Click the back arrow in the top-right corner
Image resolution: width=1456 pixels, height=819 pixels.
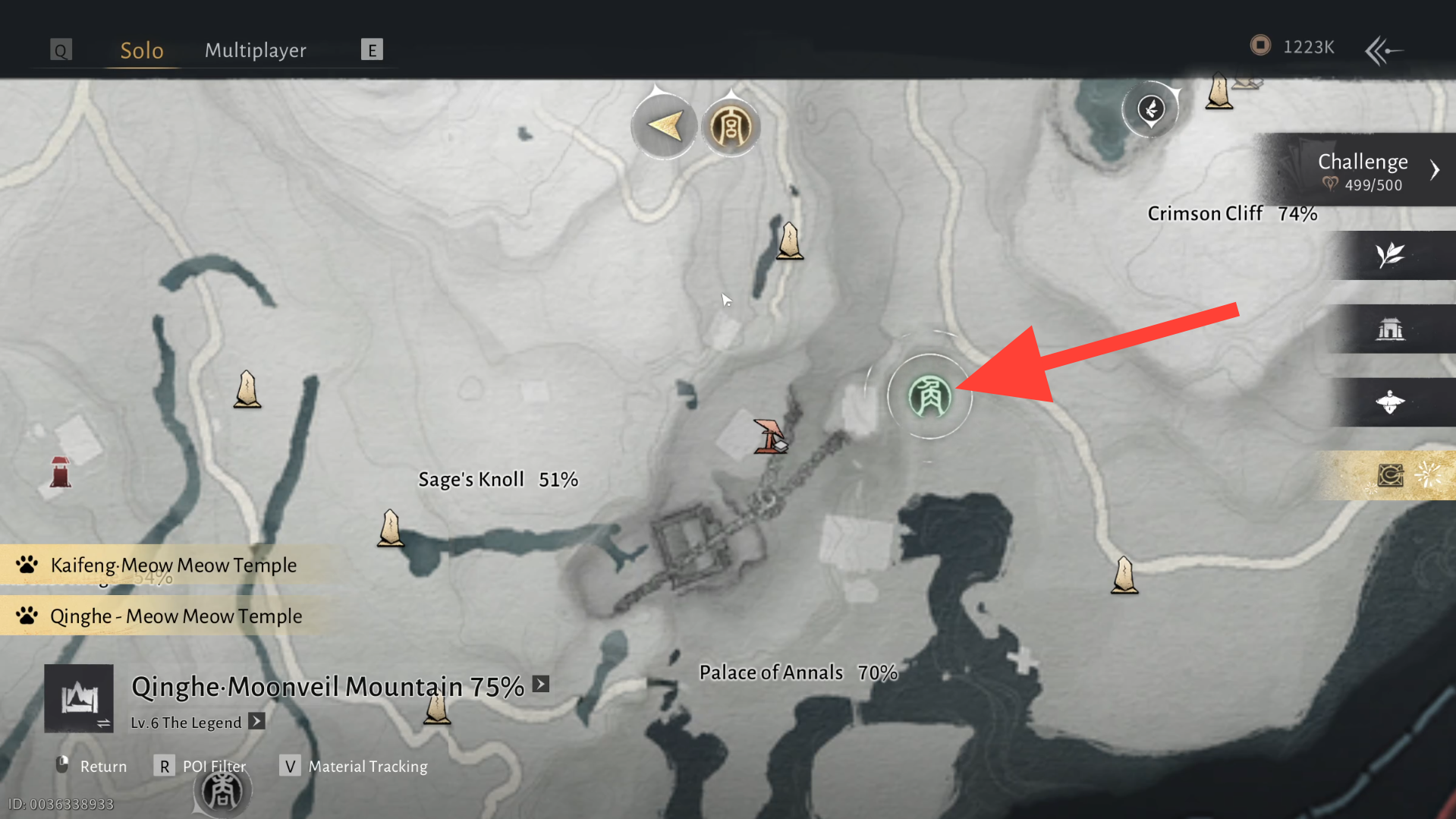(x=1383, y=50)
